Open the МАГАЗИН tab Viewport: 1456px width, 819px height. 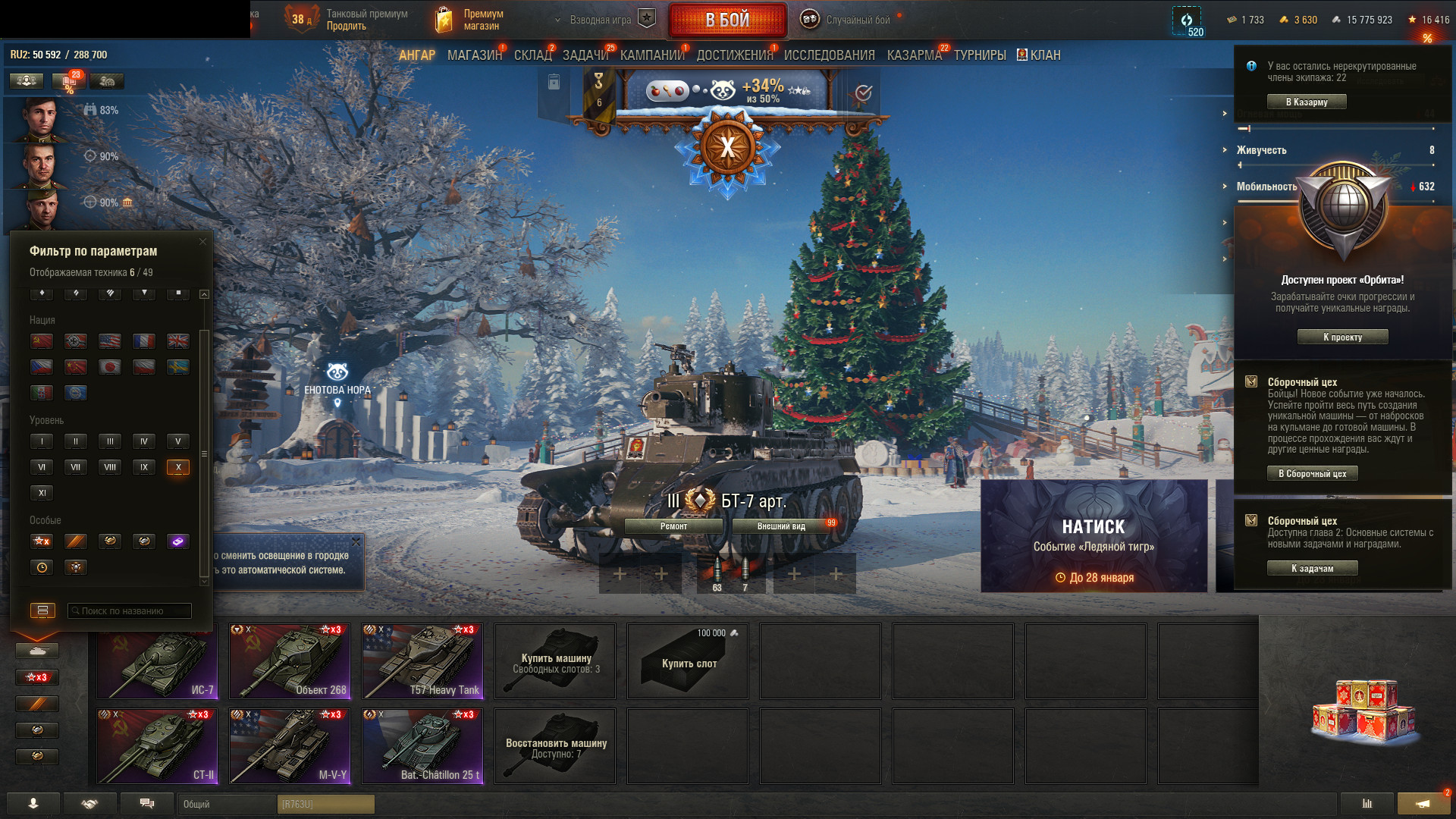tap(475, 55)
